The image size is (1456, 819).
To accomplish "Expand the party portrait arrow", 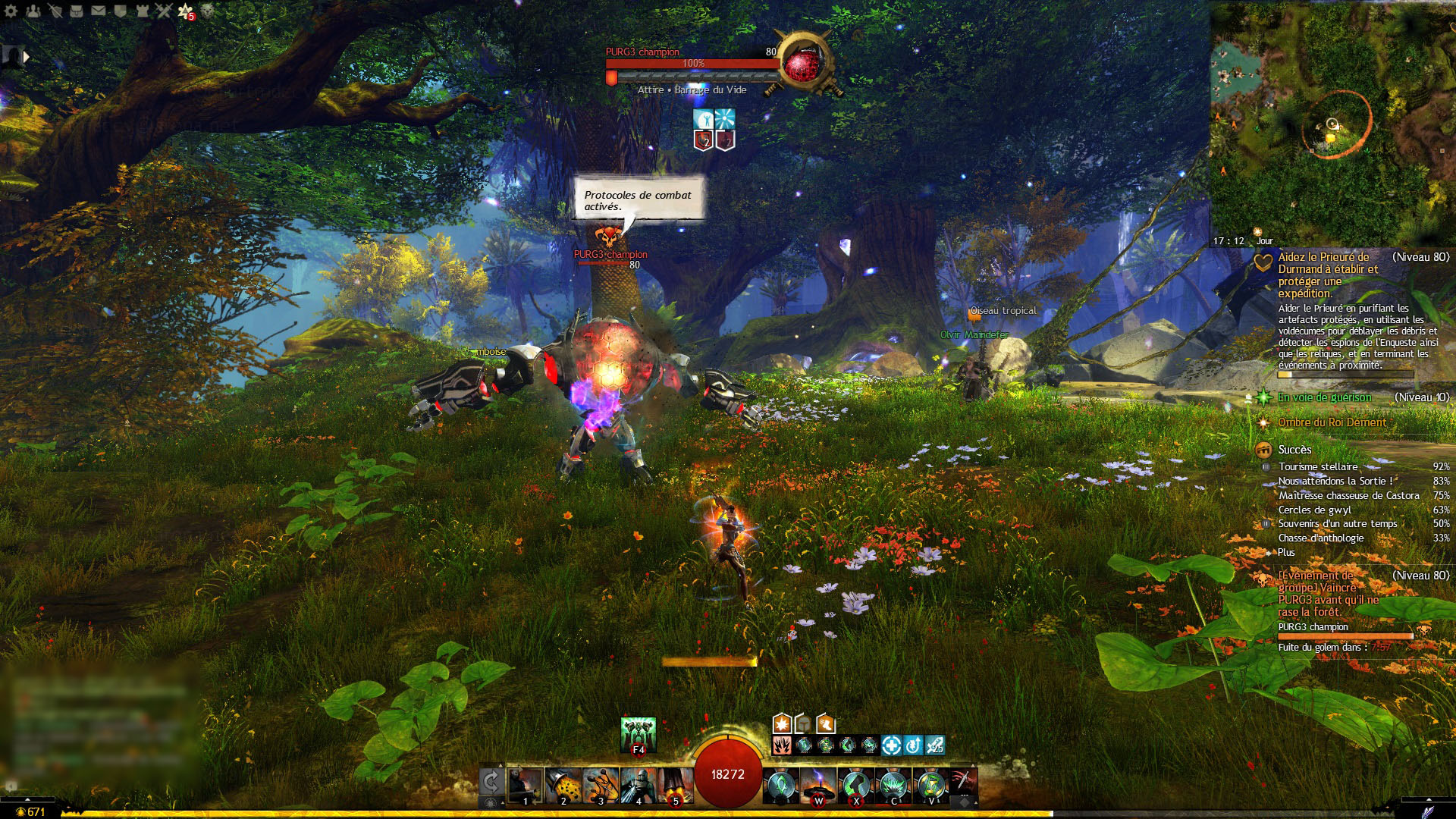I will [27, 56].
